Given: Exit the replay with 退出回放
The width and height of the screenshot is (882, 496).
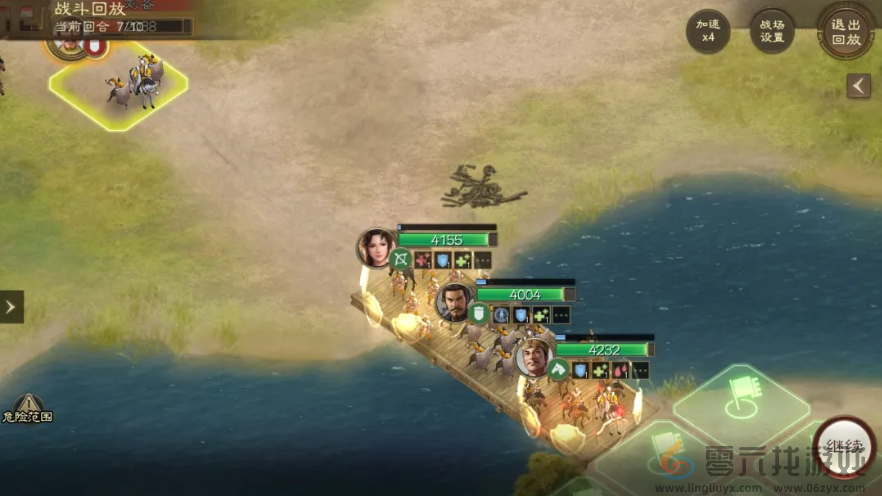Looking at the screenshot, I should coord(845,30).
